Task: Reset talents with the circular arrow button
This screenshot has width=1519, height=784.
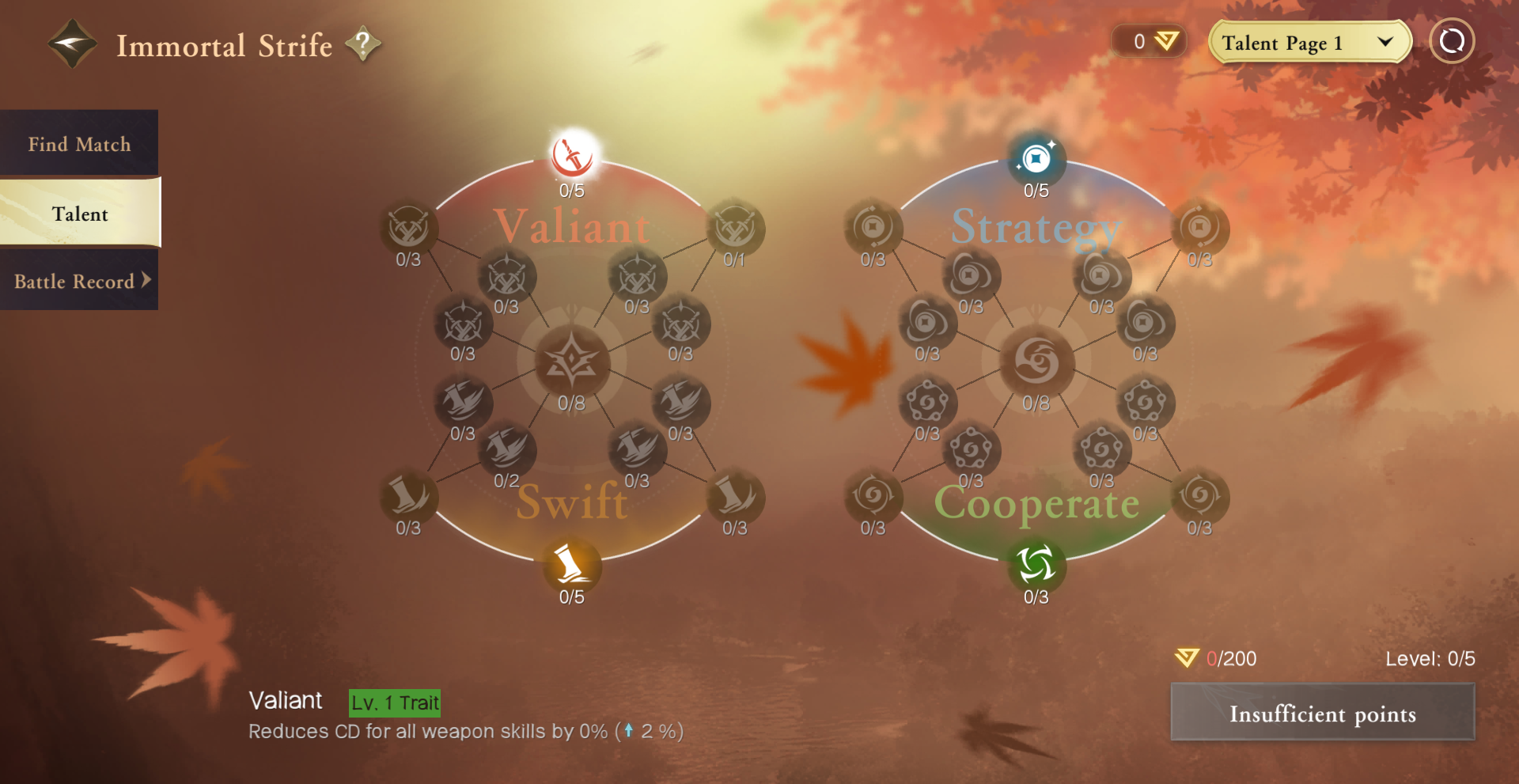Action: pos(1452,41)
